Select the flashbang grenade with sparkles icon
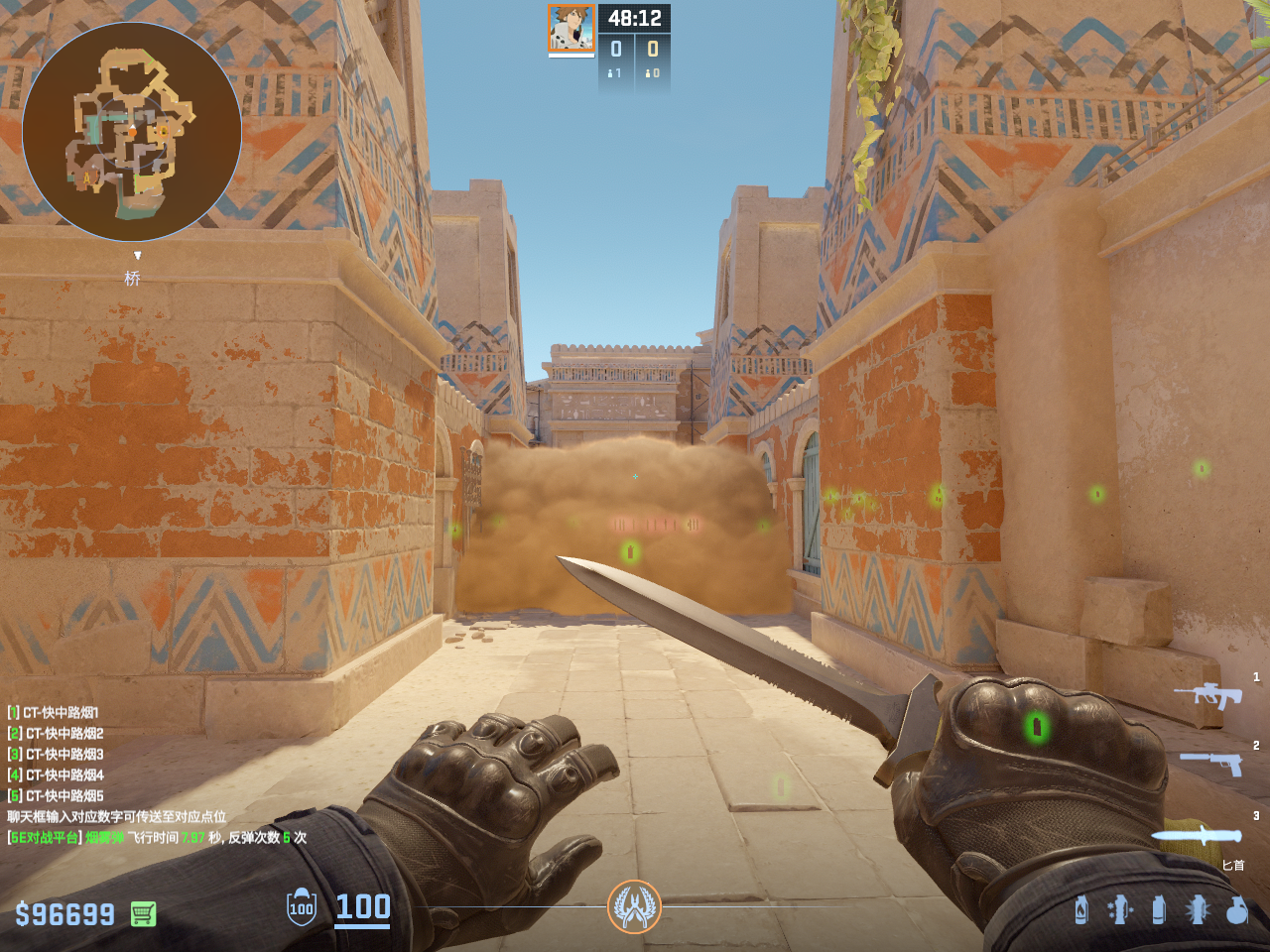The height and width of the screenshot is (952, 1270). [1119, 909]
